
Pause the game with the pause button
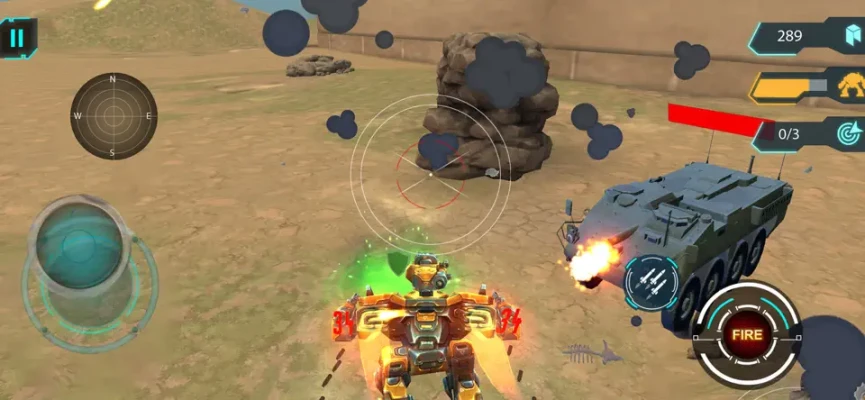(x=16, y=38)
